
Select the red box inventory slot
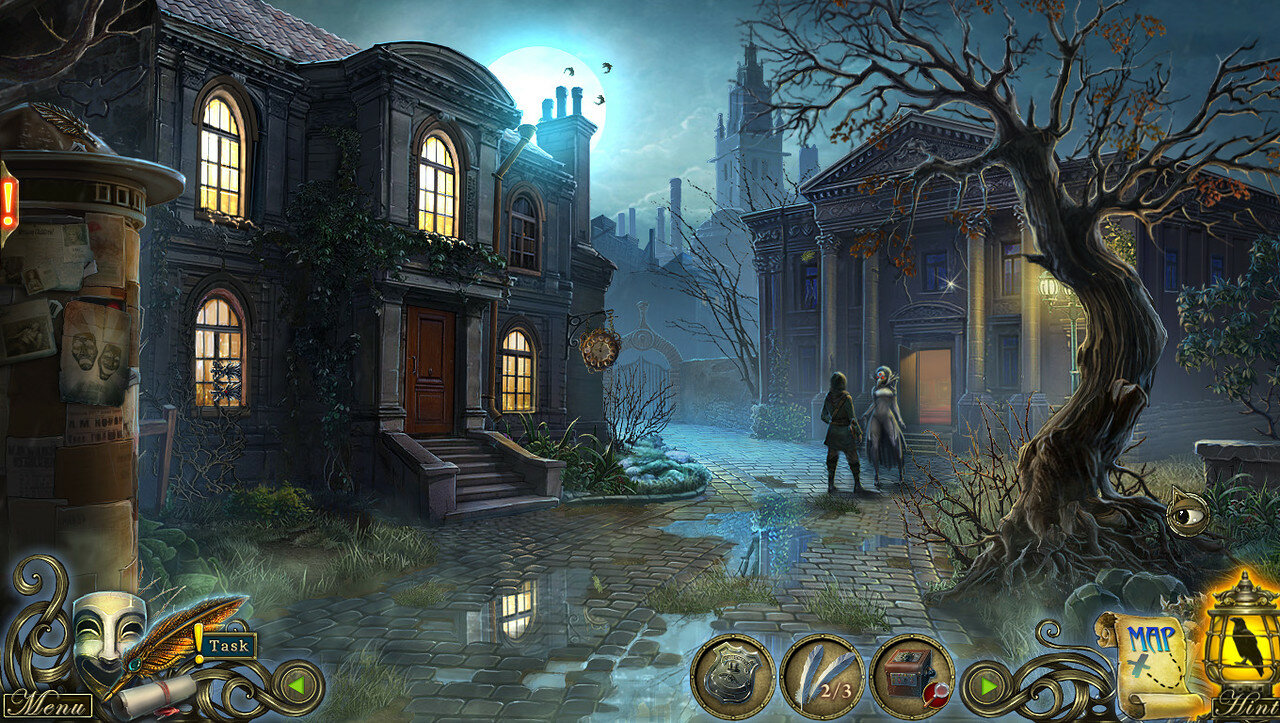tap(911, 677)
